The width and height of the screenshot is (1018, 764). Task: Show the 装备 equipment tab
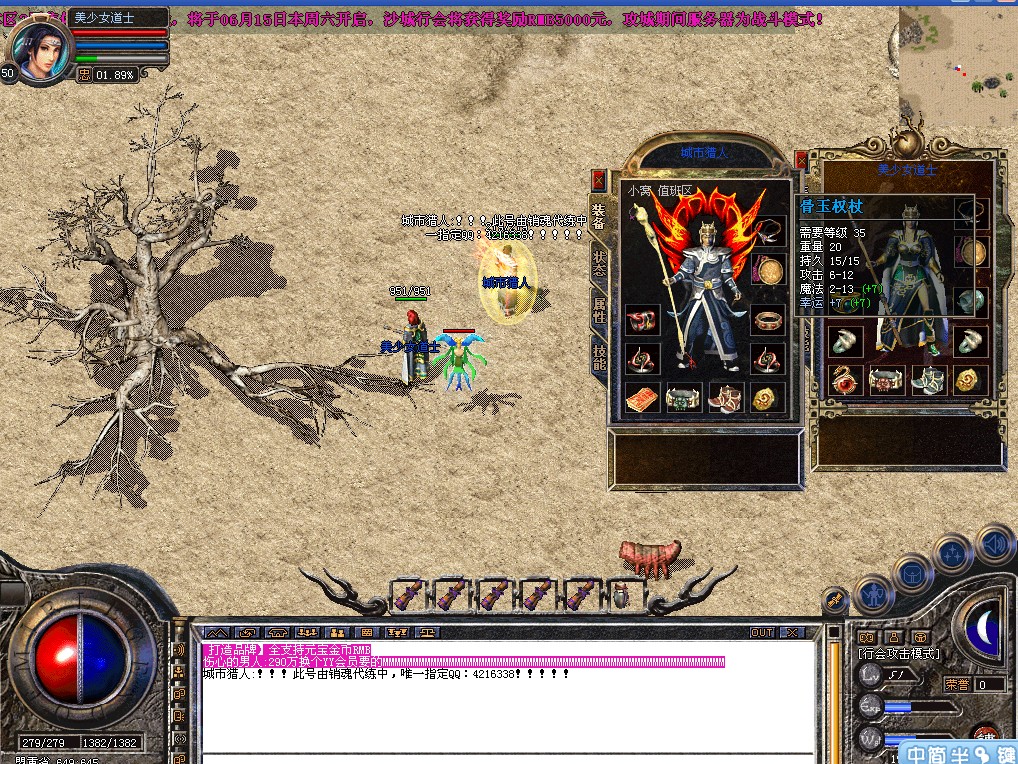(599, 217)
